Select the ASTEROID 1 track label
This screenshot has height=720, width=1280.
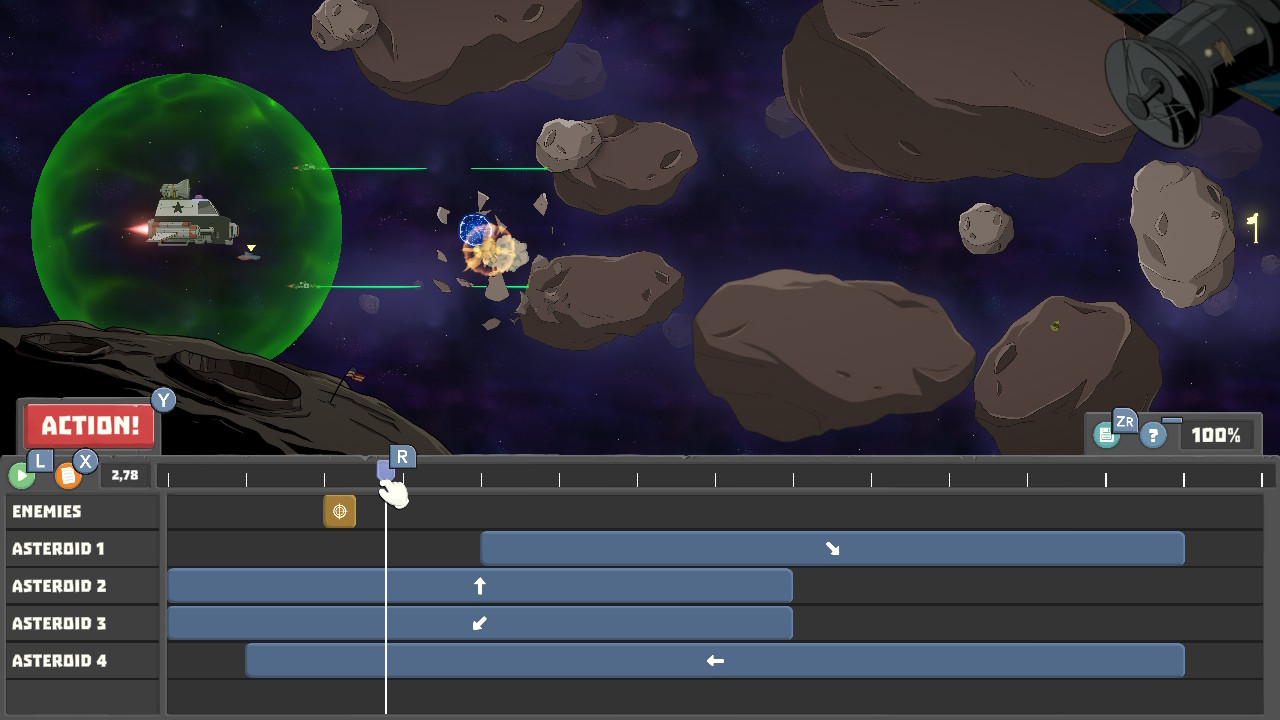82,548
